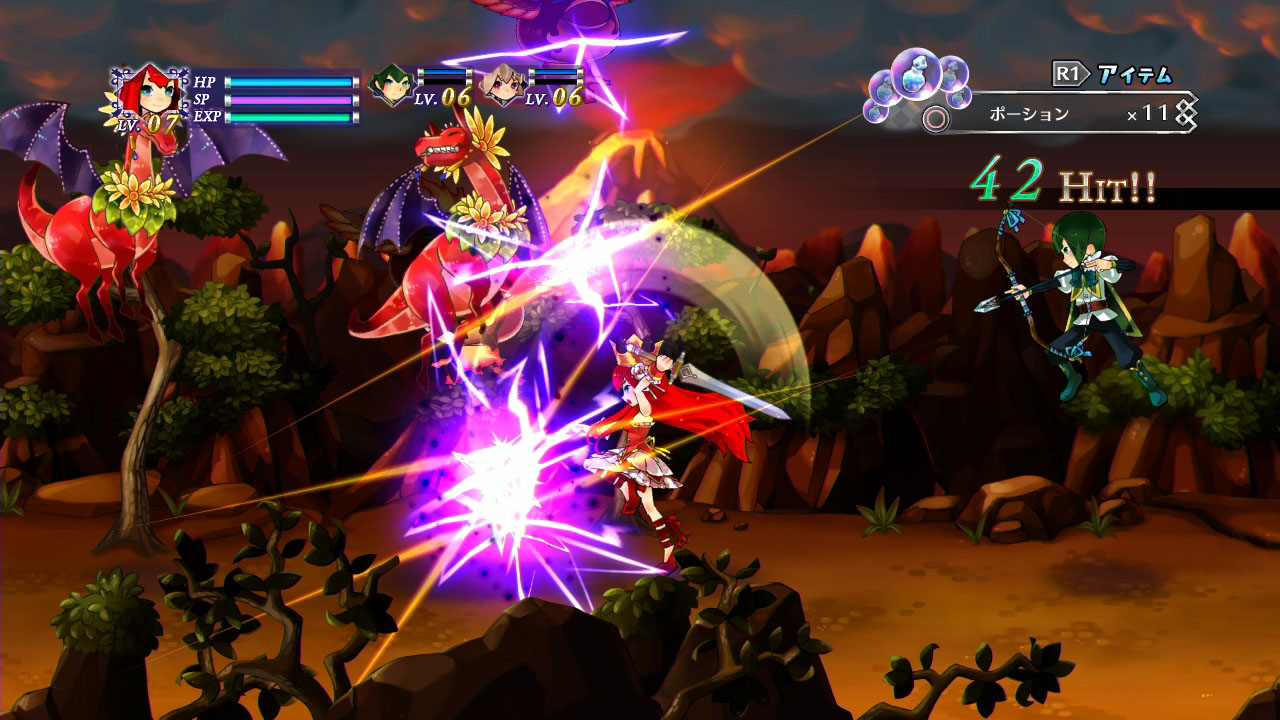Click the LV. 06 badge on the green-haired ally
Screen dimensions: 1280x720
click(440, 99)
